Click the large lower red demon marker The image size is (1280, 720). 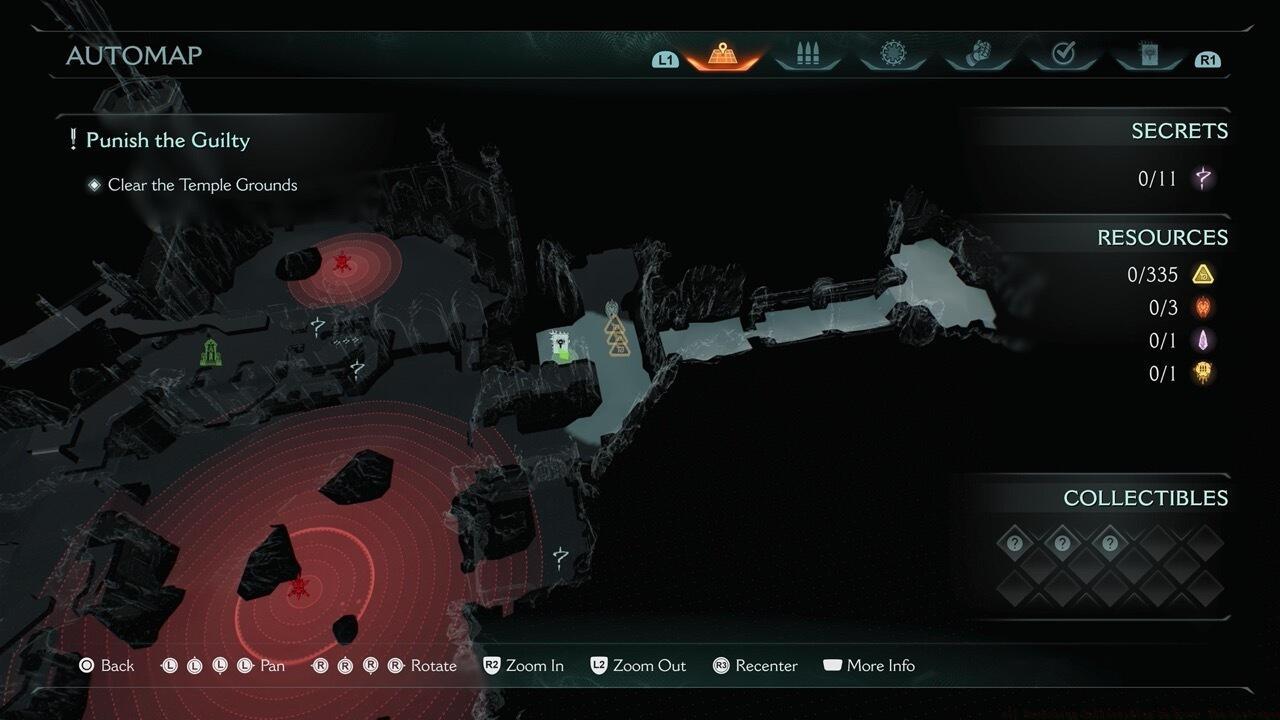tap(297, 587)
